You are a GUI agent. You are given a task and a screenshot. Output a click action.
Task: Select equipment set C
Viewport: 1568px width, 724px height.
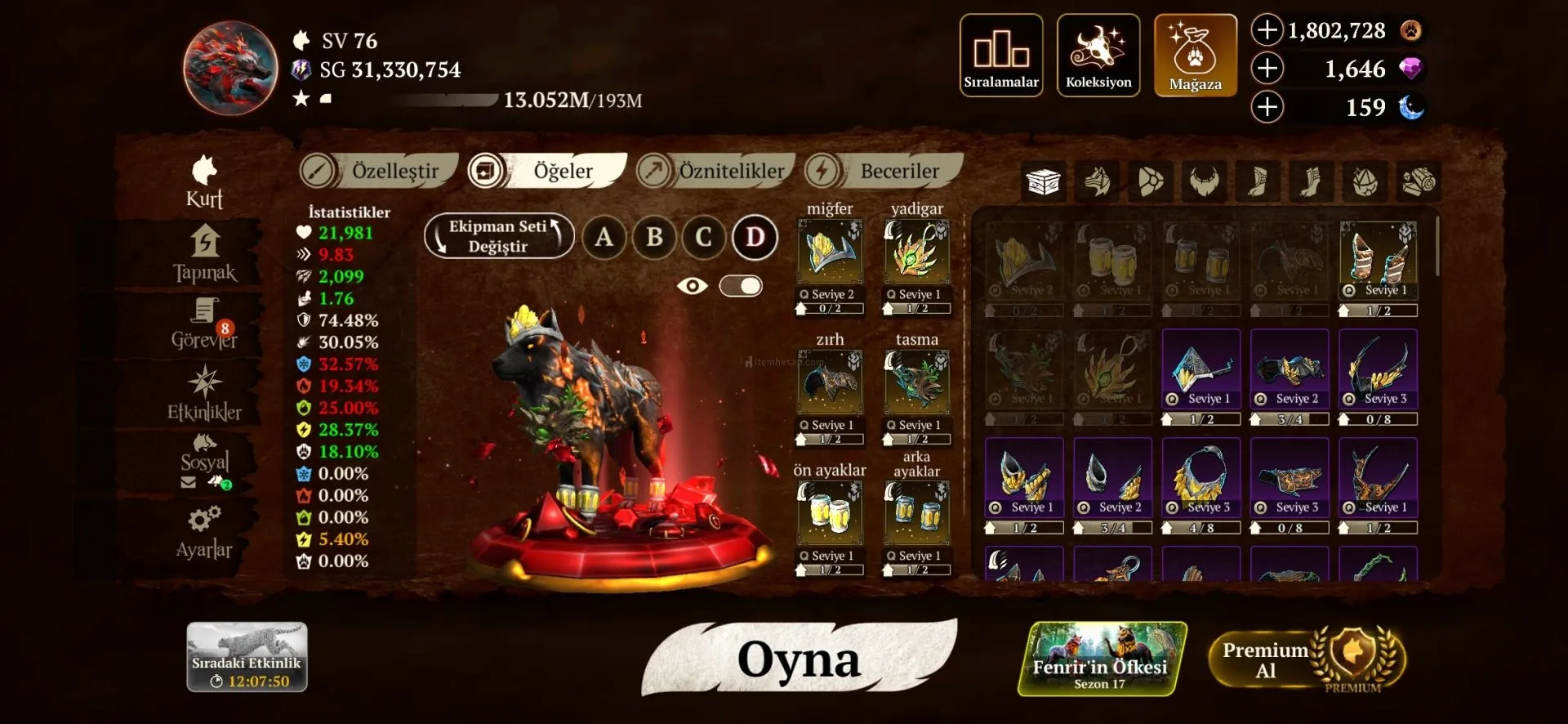704,237
